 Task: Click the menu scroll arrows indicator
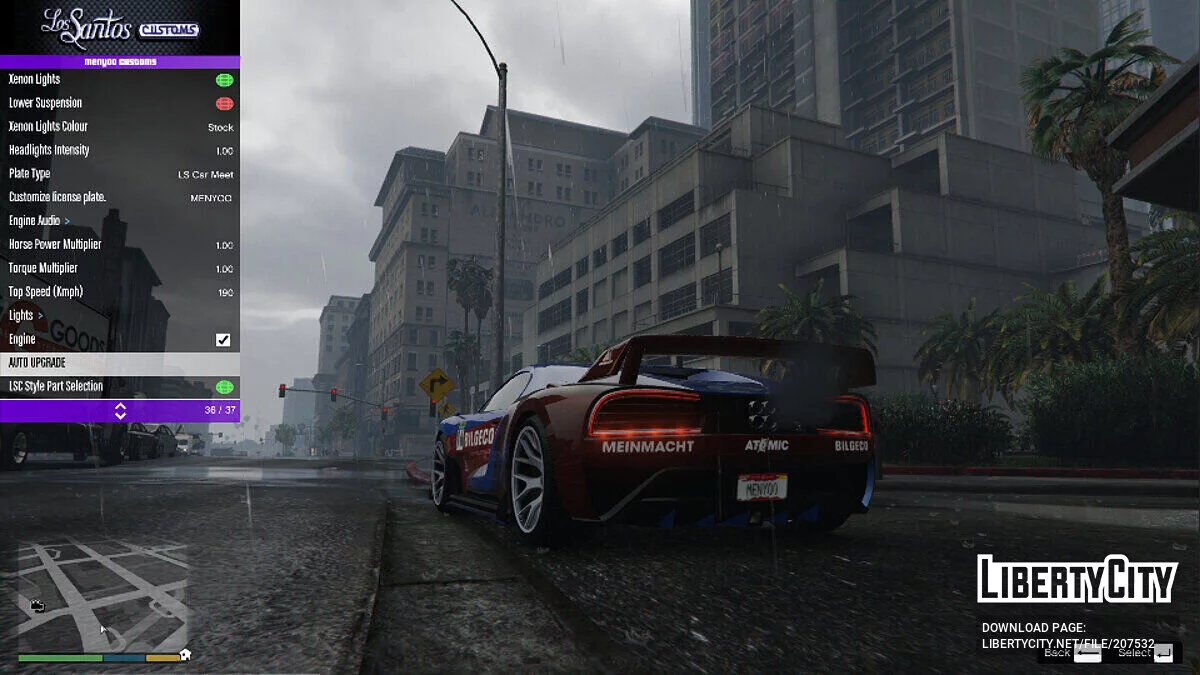[120, 411]
